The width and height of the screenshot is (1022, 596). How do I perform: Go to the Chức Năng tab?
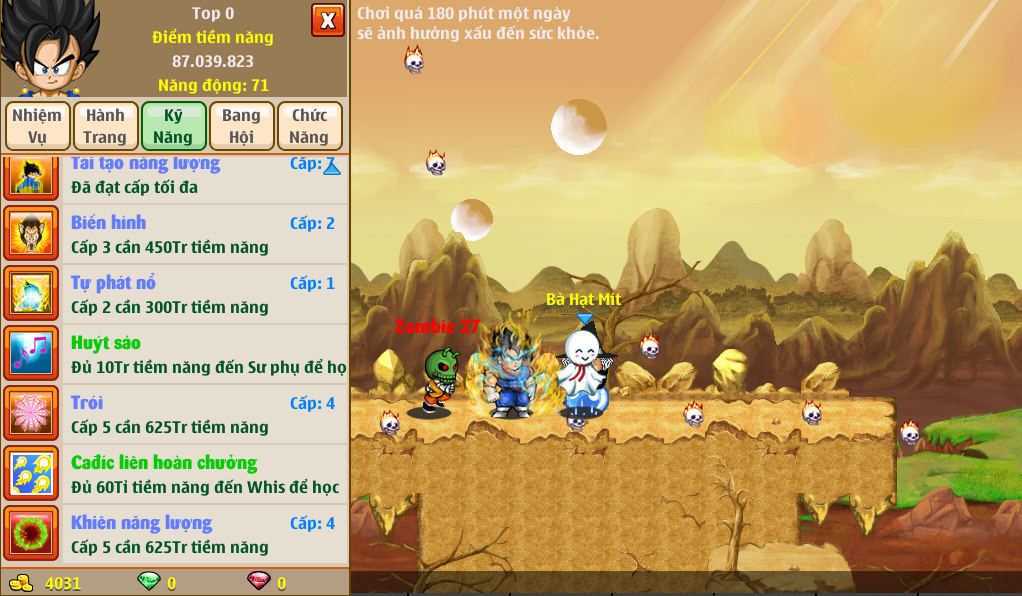tap(309, 126)
